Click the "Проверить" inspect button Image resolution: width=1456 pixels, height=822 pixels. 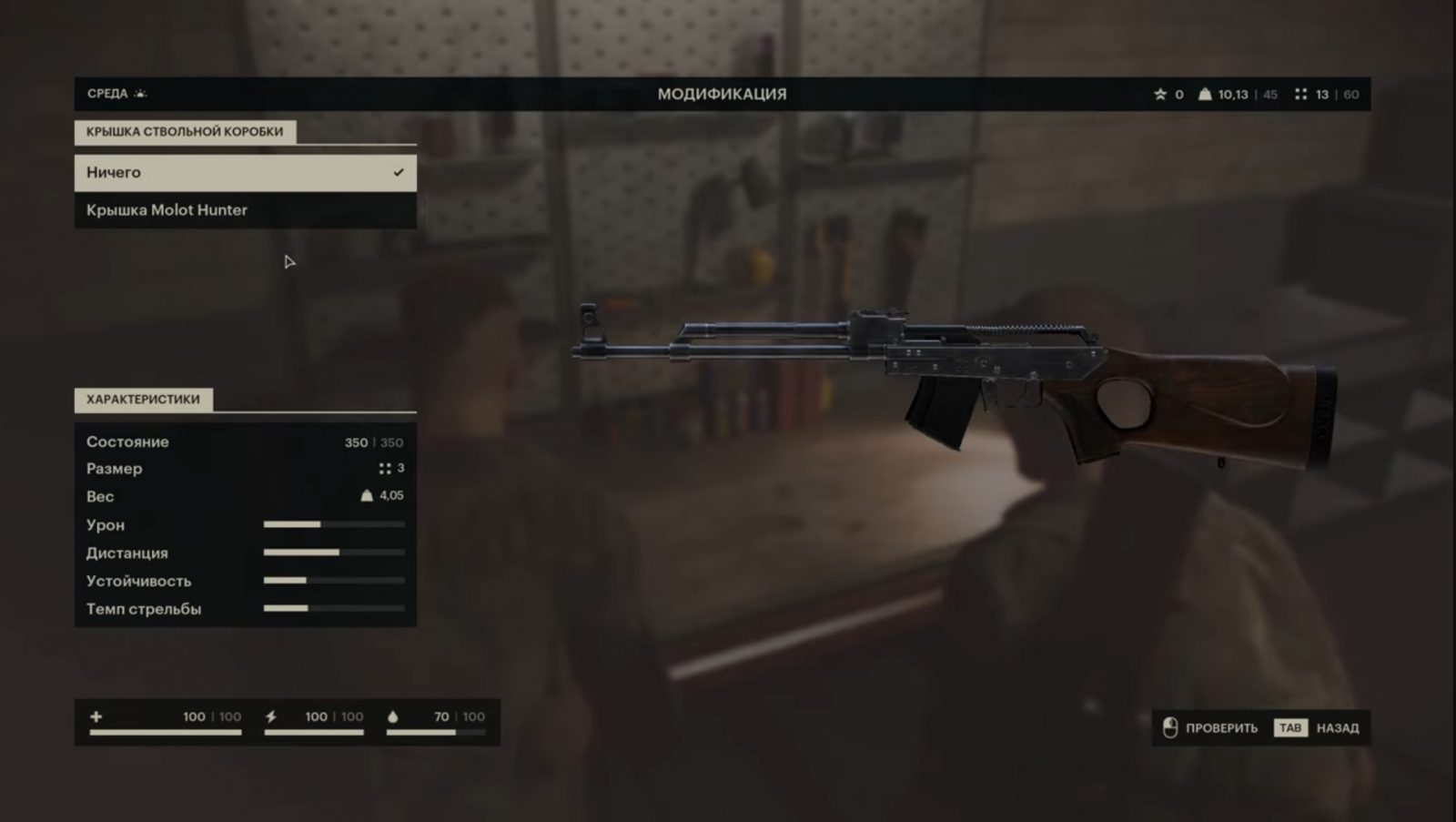pyautogui.click(x=1211, y=728)
